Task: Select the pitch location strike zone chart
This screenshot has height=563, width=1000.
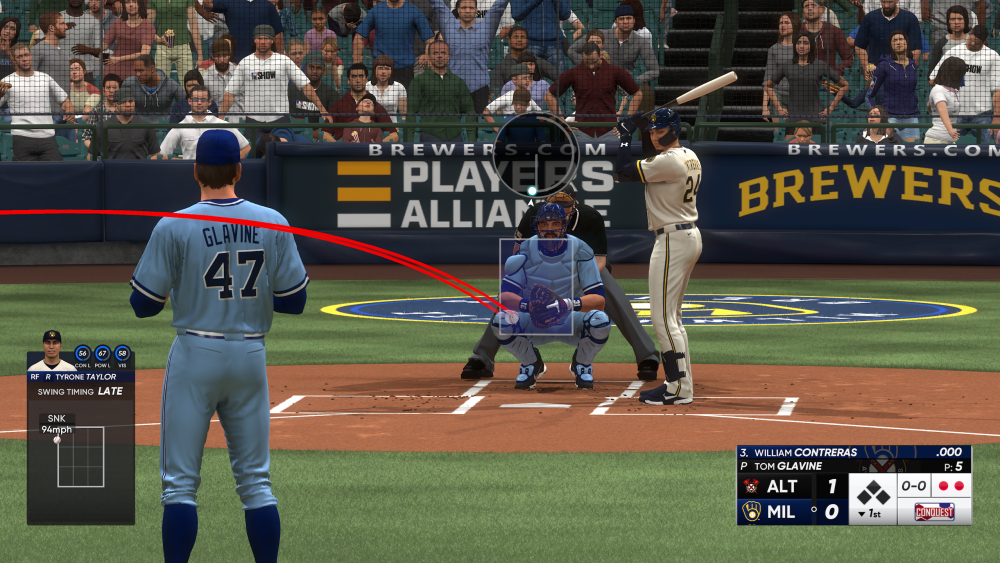Action: coord(81,457)
